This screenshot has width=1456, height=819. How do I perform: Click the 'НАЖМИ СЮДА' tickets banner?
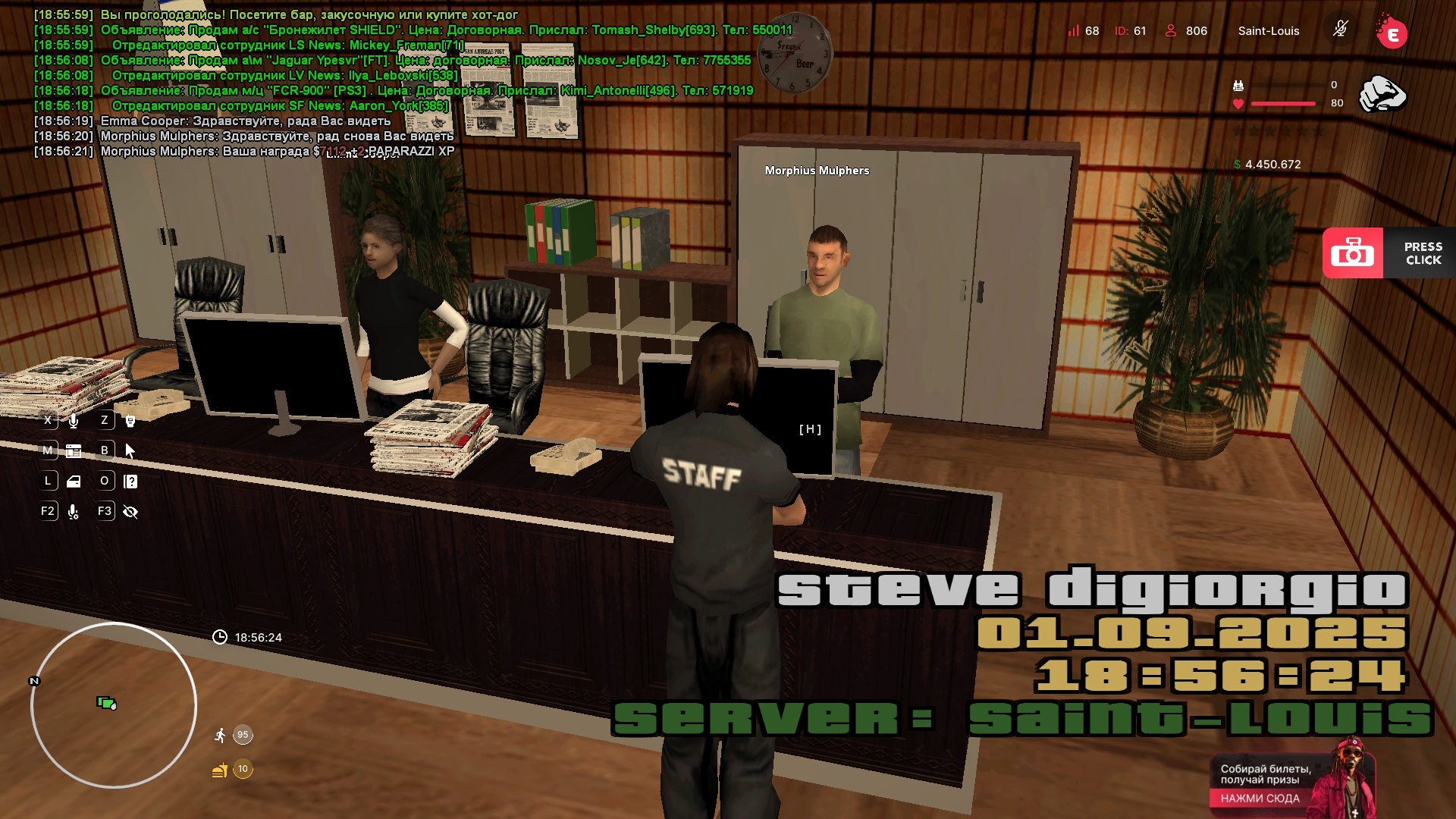point(1260,798)
